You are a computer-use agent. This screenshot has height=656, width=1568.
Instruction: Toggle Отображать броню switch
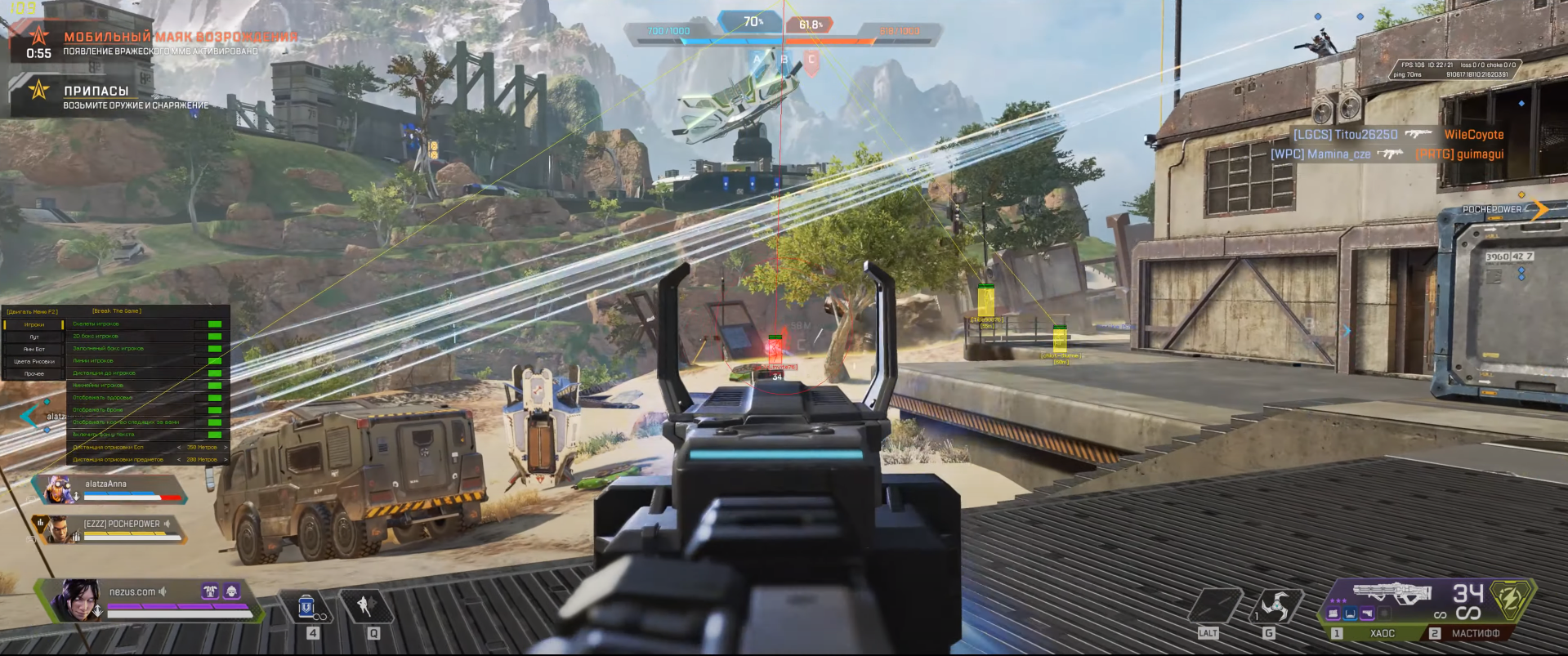coord(215,410)
